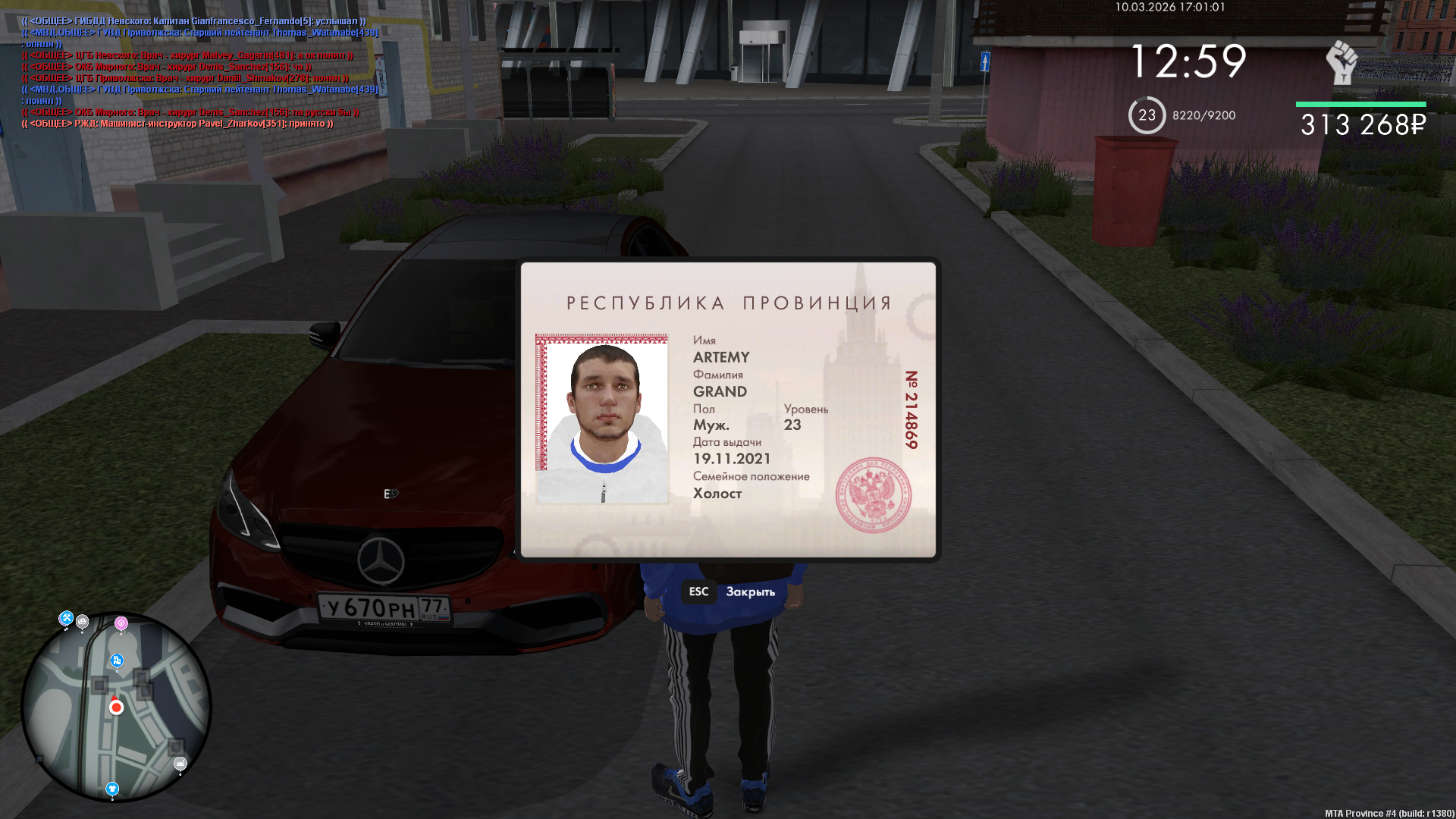Select the pink diamond marker on minimap
The image size is (1456, 819).
121,623
